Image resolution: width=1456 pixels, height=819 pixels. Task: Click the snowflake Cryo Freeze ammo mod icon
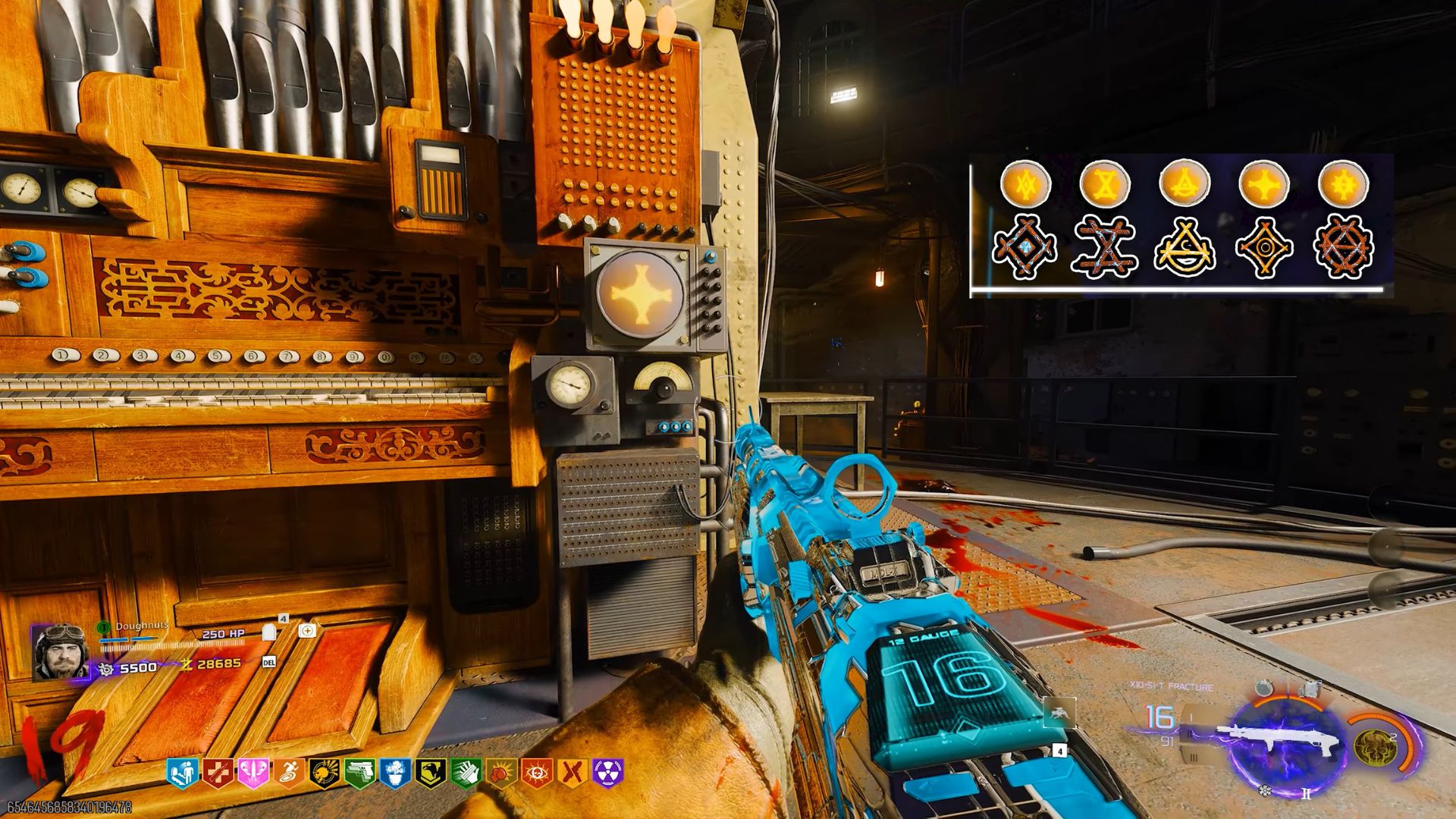click(1265, 792)
